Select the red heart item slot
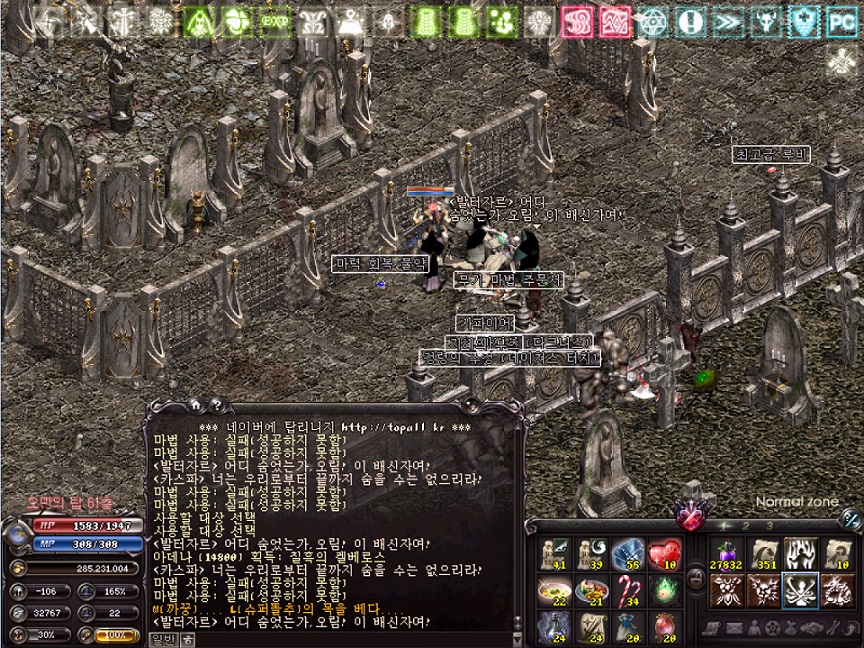Screen dimensions: 864x648 664,555
